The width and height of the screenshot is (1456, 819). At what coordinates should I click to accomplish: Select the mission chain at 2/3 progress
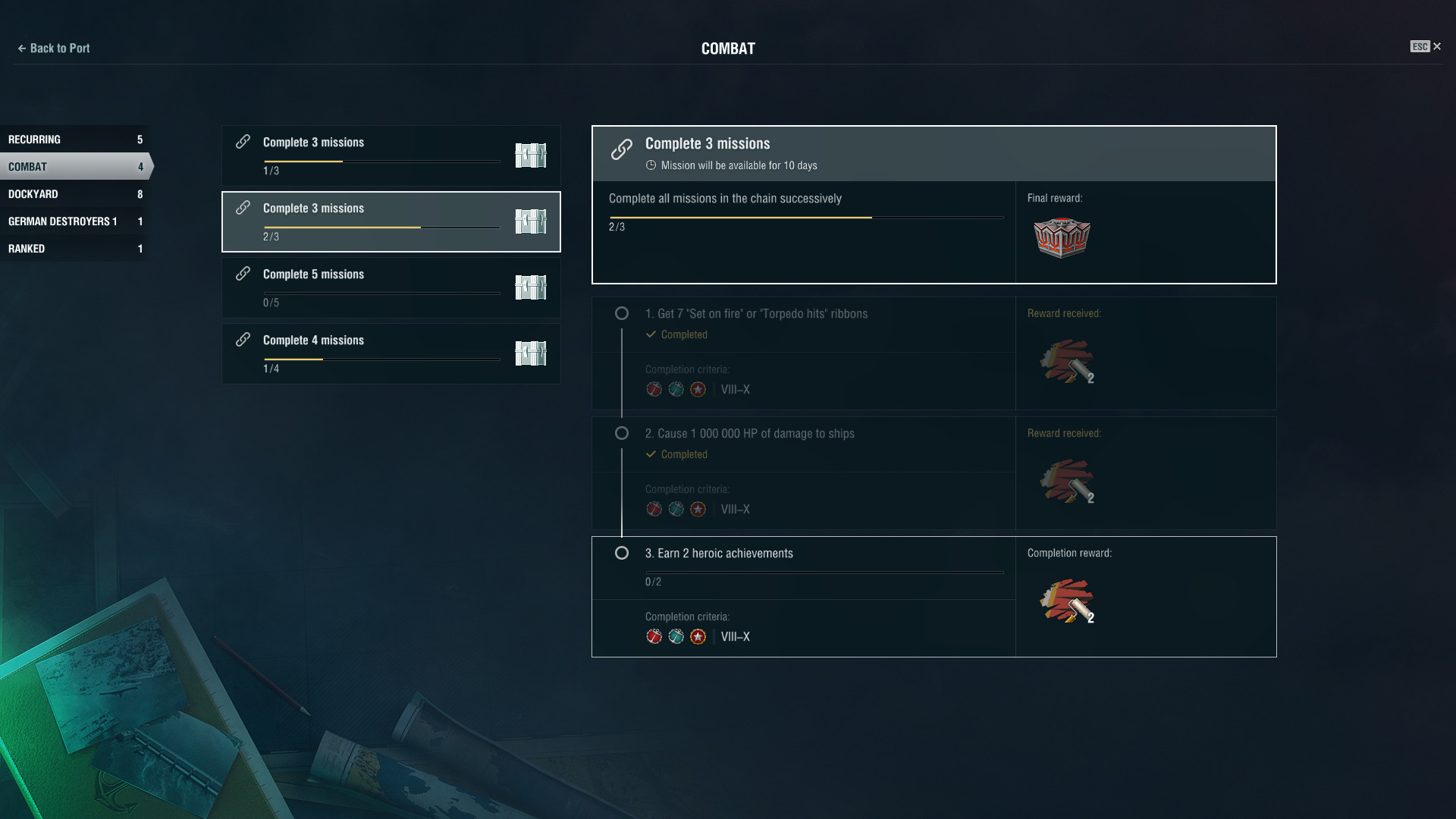point(391,221)
